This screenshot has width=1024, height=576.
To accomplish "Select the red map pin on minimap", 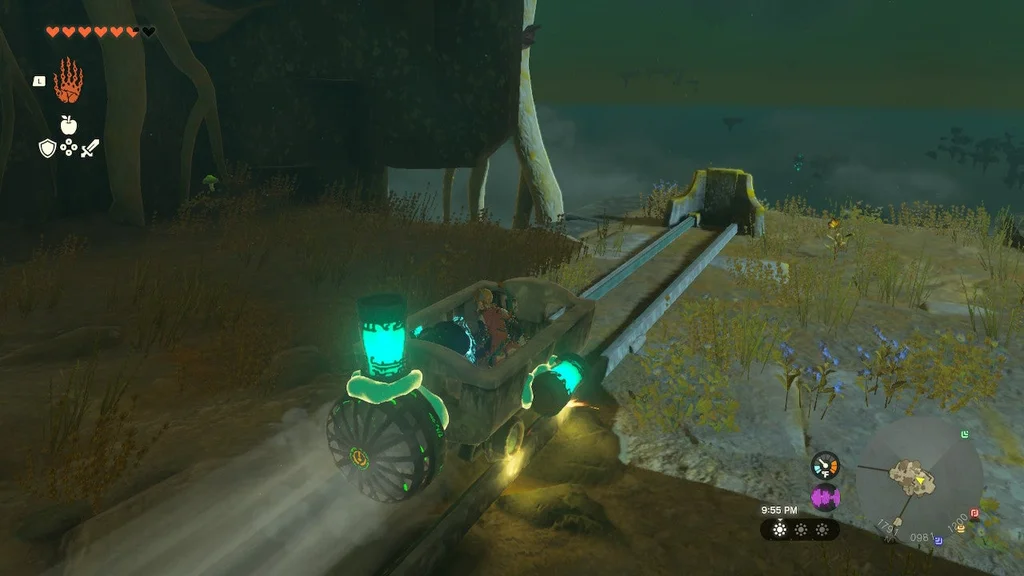I will point(974,513).
